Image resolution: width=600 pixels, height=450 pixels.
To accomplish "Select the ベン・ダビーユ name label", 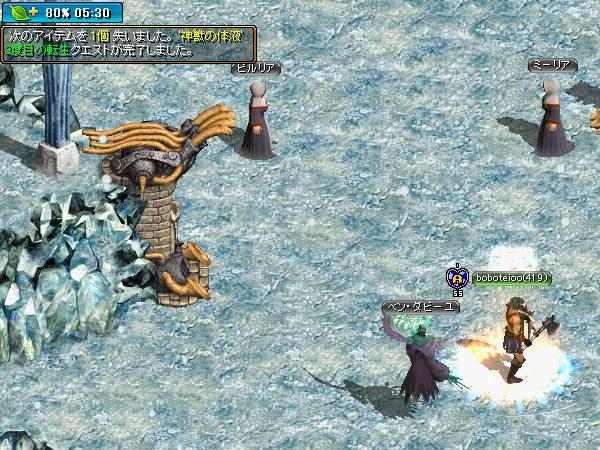I will click(421, 306).
